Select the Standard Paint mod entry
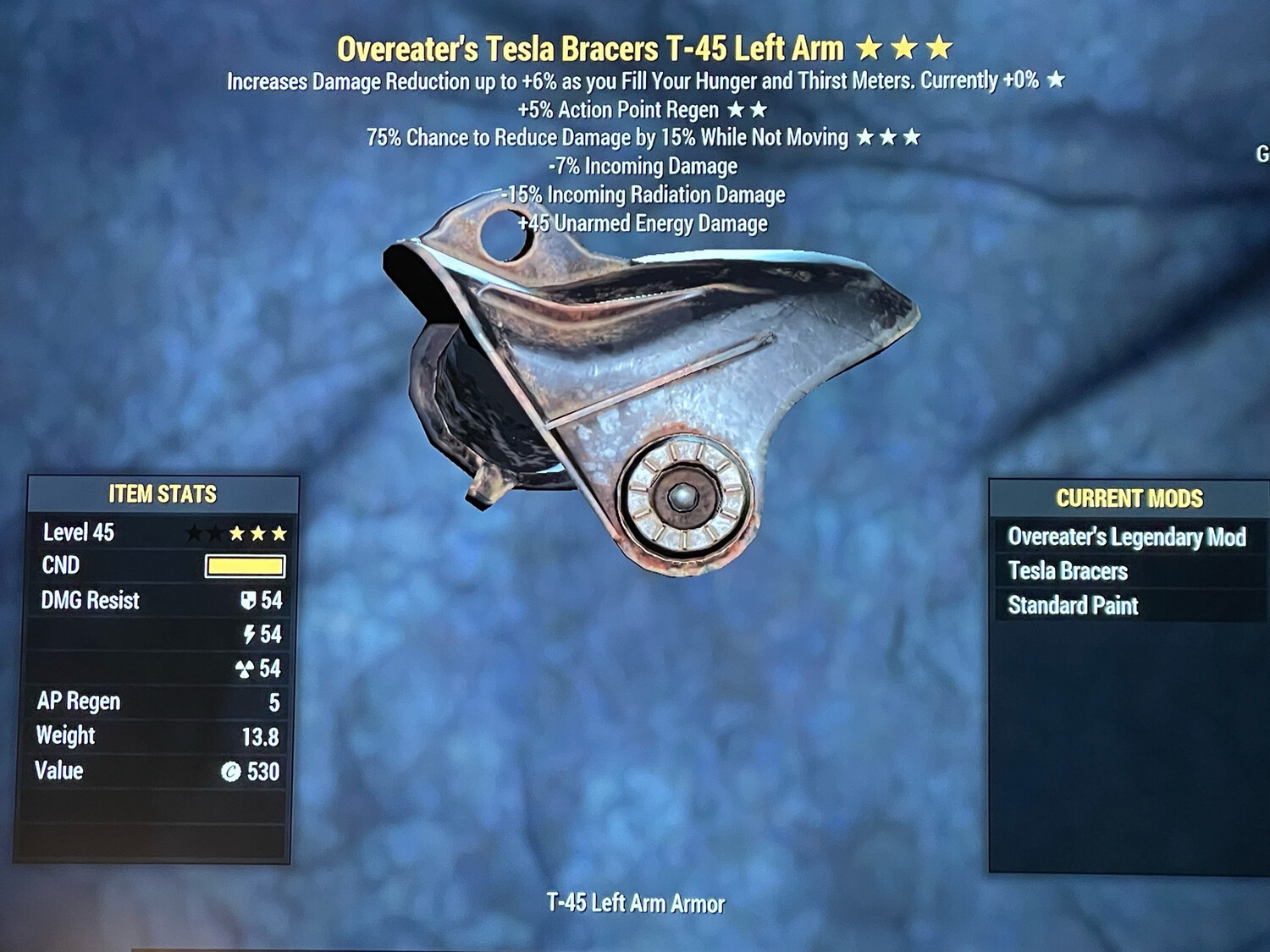 click(1072, 606)
